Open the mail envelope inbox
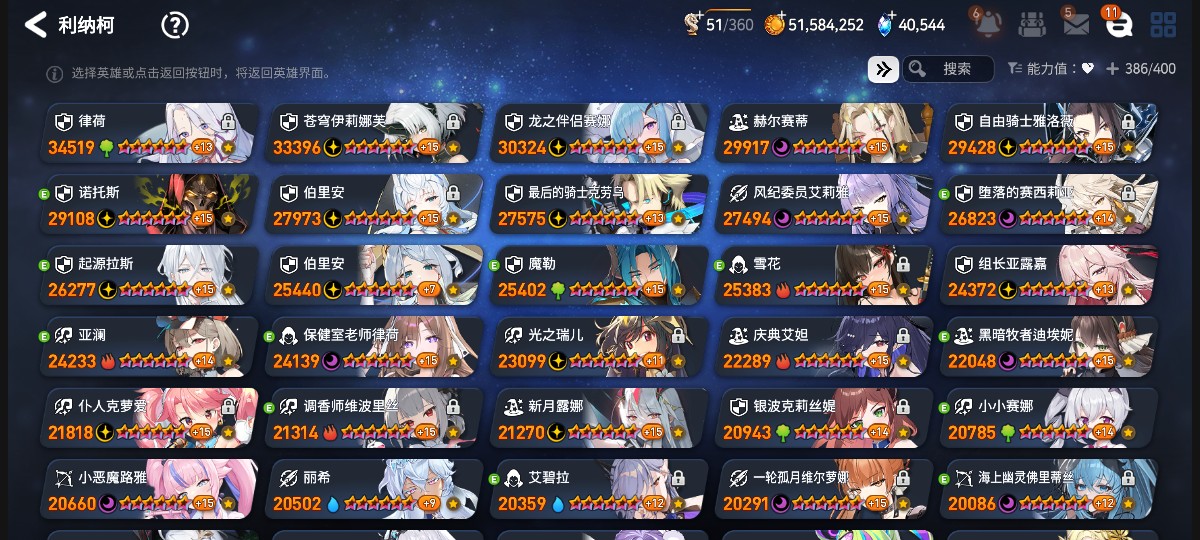Viewport: 1200px width, 540px height. [x=1075, y=25]
